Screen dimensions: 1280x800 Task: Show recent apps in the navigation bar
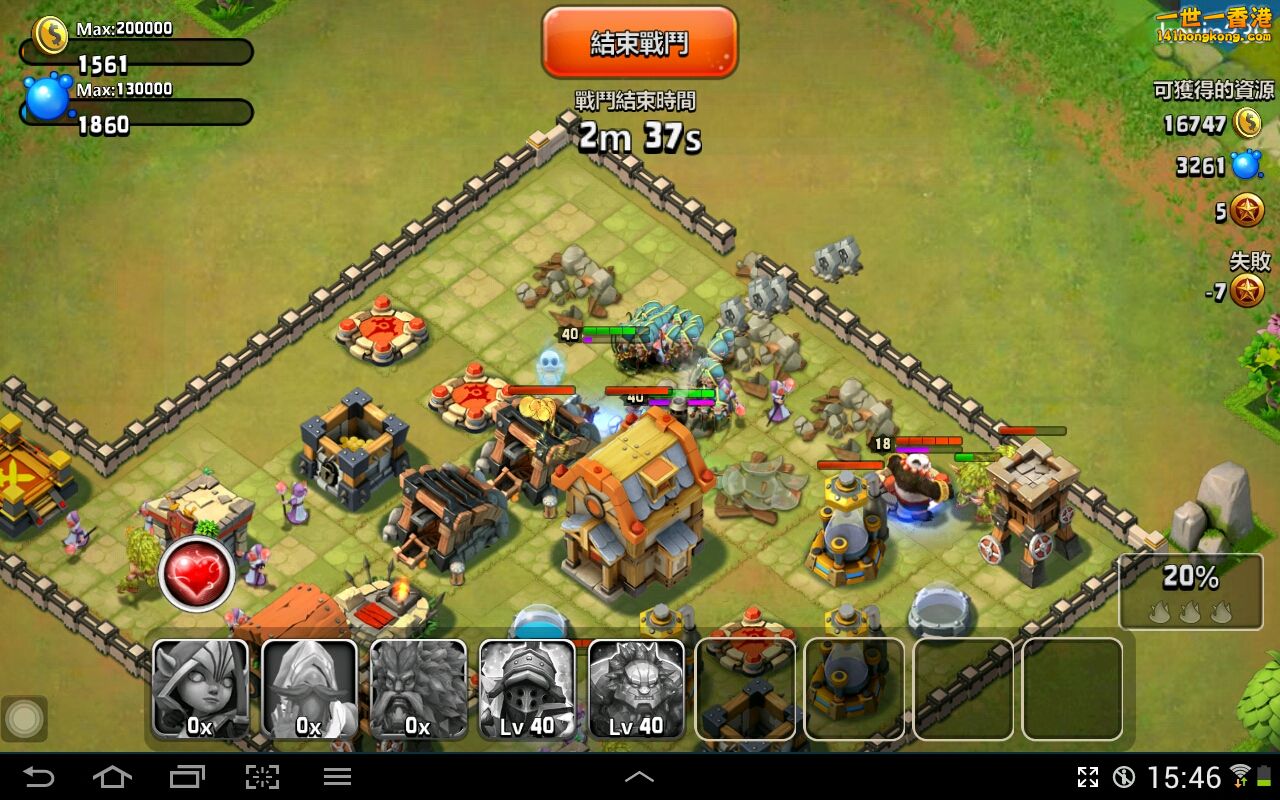[x=186, y=776]
